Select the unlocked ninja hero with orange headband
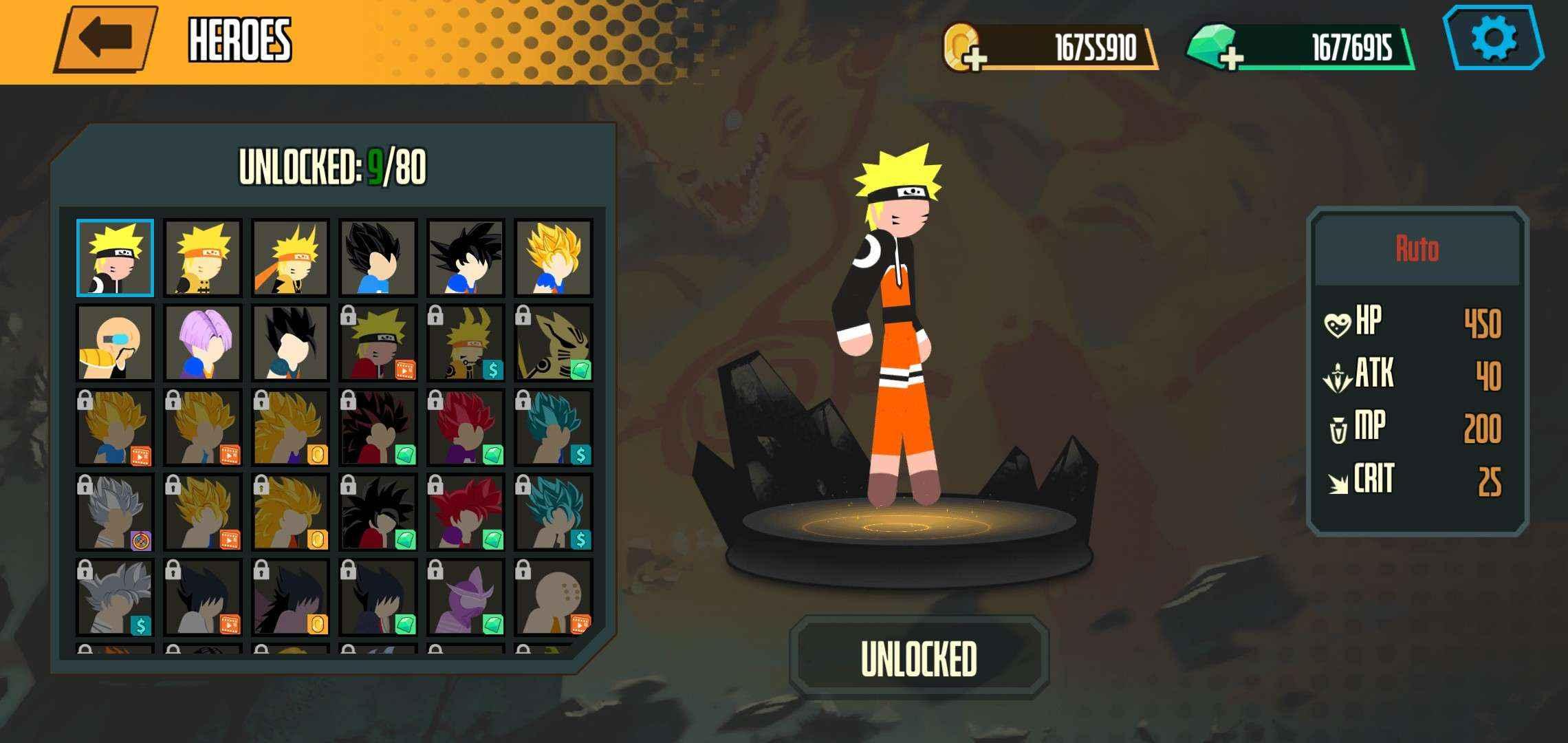 (203, 258)
